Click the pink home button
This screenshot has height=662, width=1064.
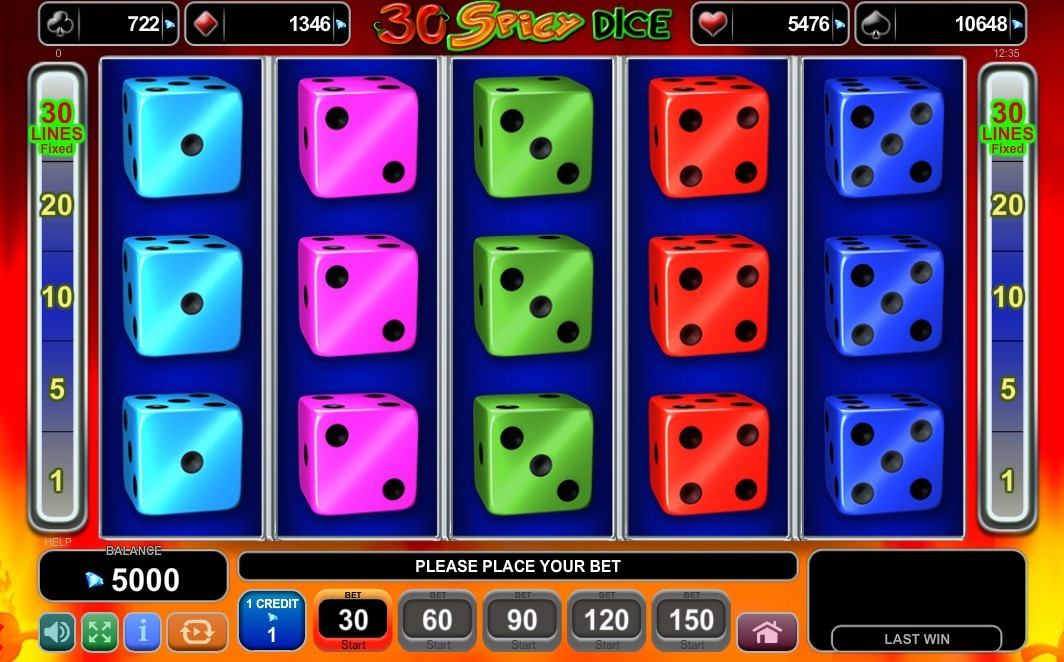[767, 632]
